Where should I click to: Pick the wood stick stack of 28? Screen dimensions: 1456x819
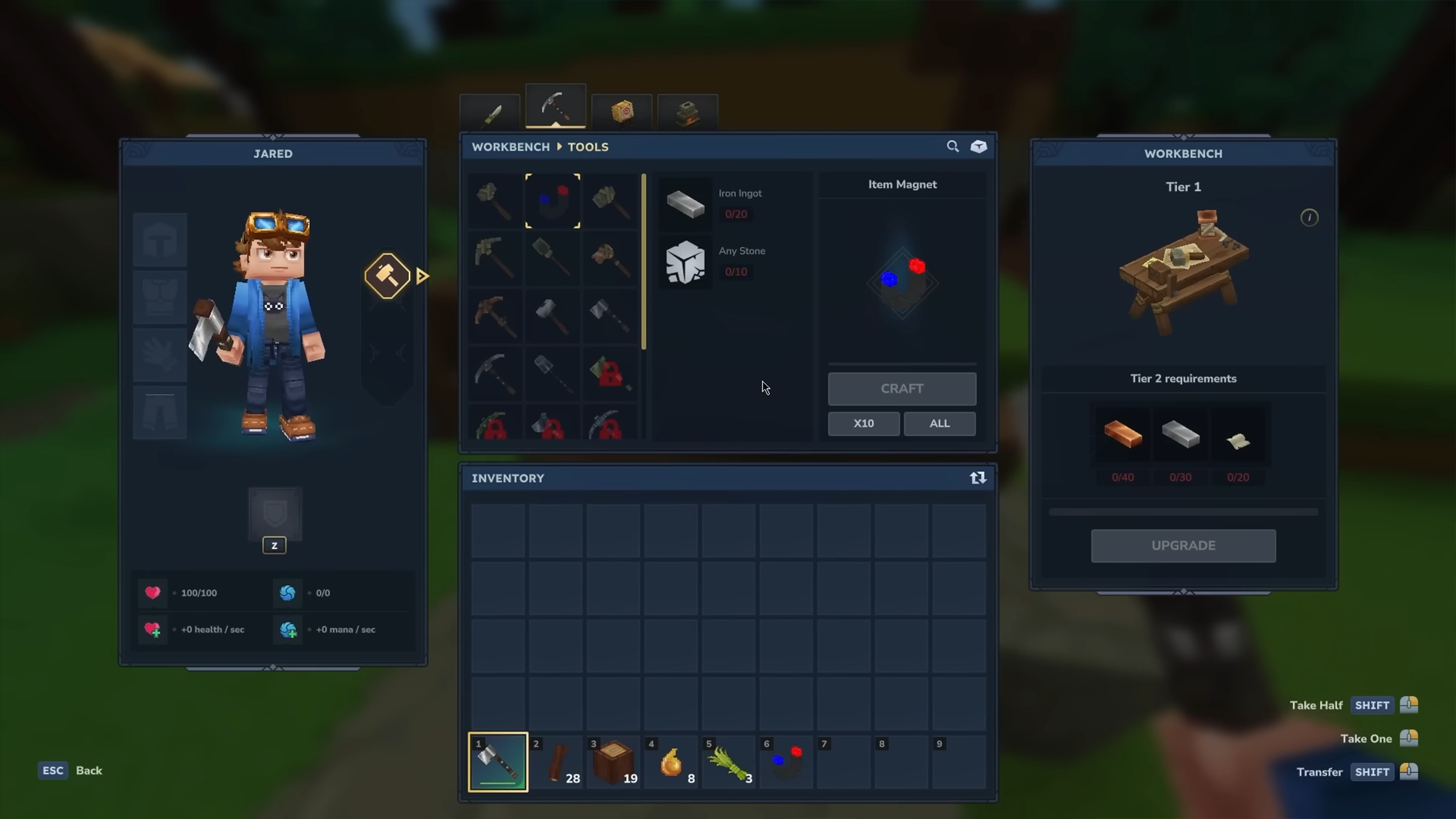[x=556, y=762]
